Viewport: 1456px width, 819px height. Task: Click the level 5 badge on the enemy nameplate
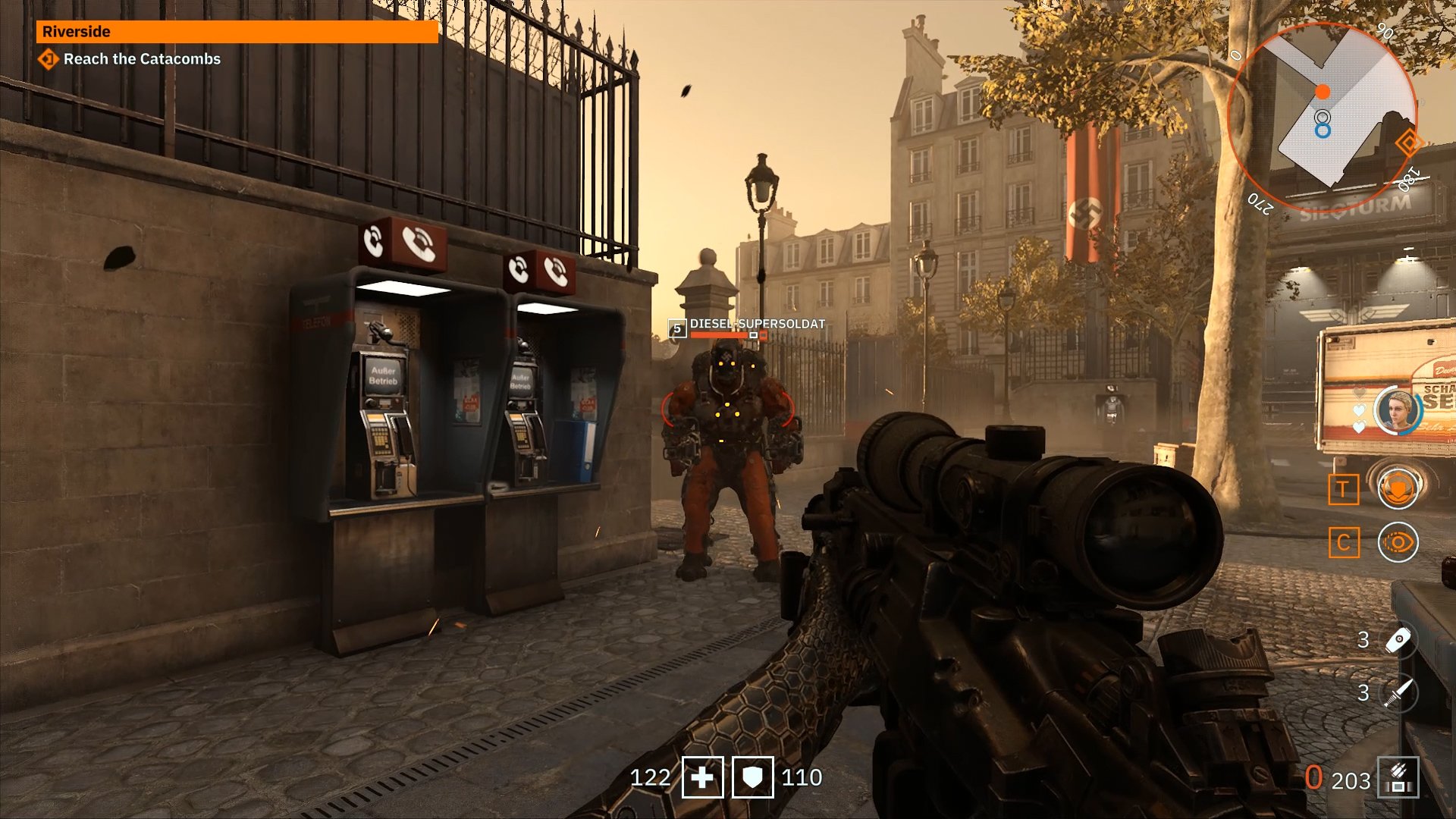(676, 329)
